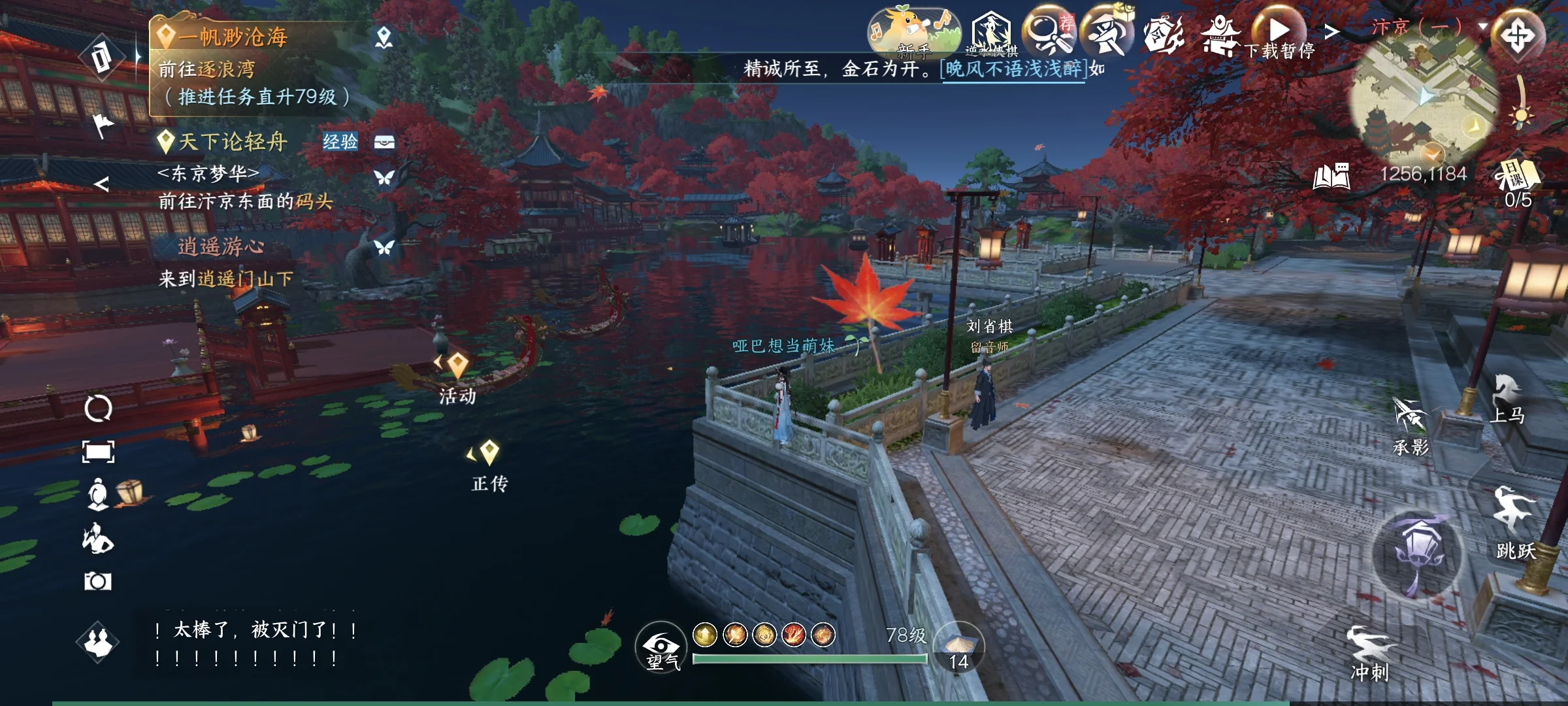This screenshot has height=706, width=1568.
Task: Open the camera screenshot tool icon
Action: [97, 580]
